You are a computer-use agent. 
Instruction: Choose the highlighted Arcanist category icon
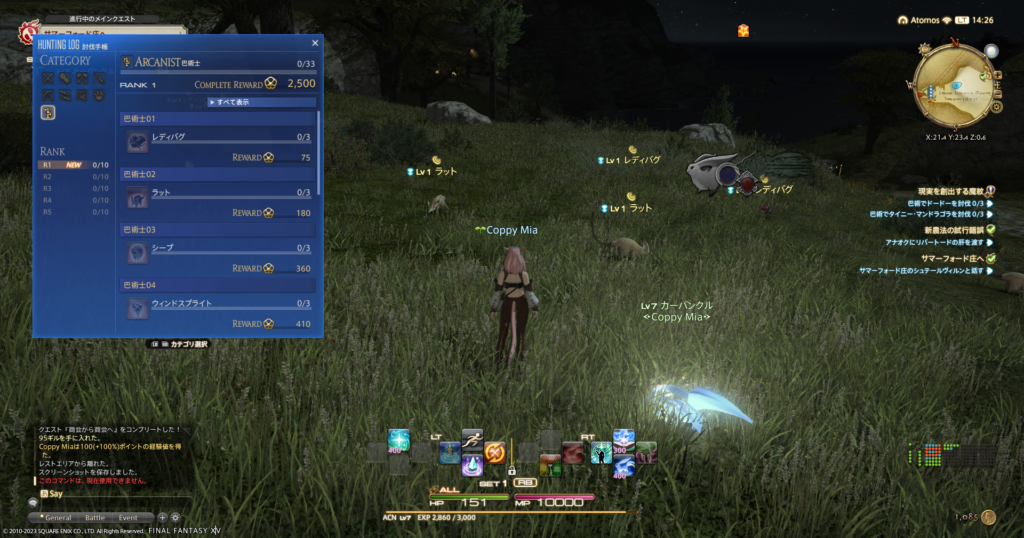[47, 113]
